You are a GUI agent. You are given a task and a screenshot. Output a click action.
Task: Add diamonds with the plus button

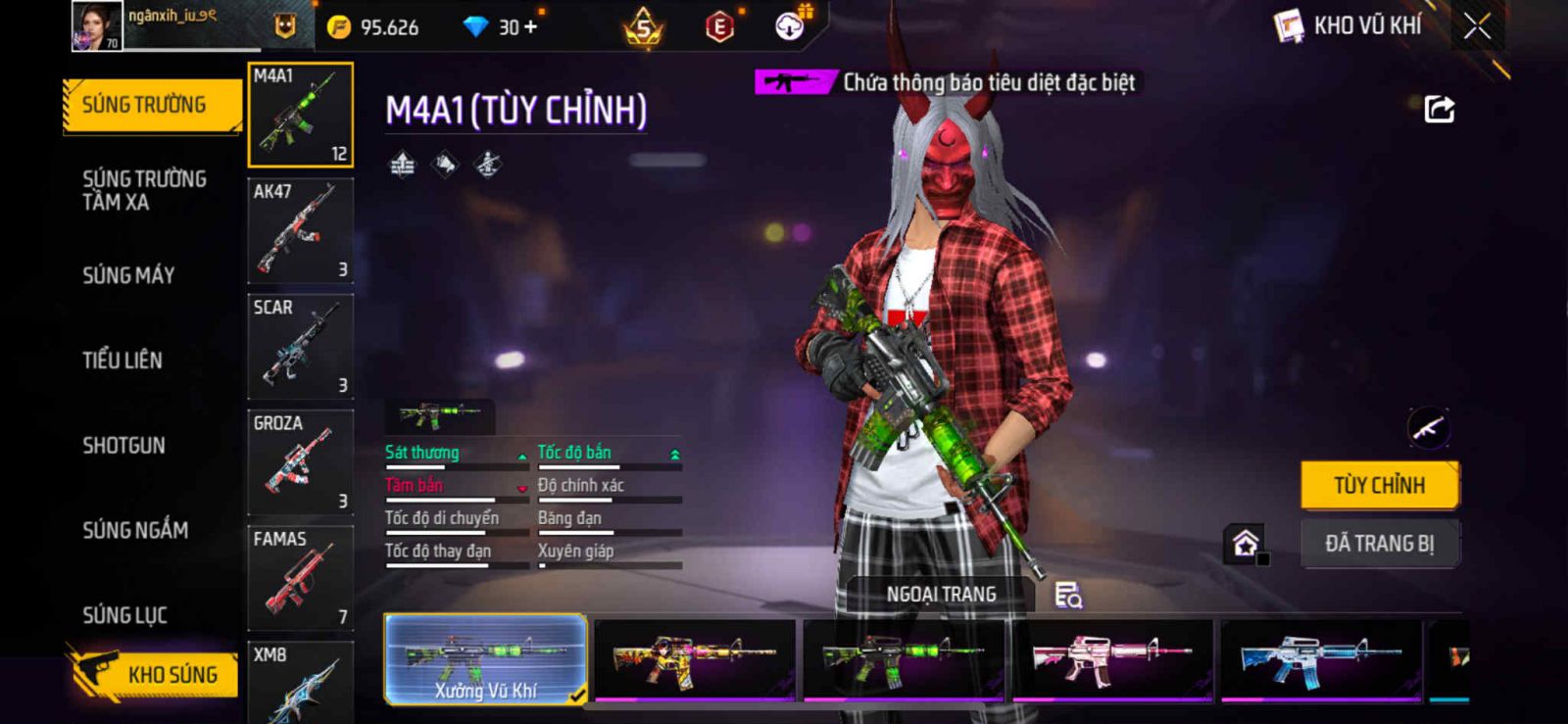tap(531, 27)
